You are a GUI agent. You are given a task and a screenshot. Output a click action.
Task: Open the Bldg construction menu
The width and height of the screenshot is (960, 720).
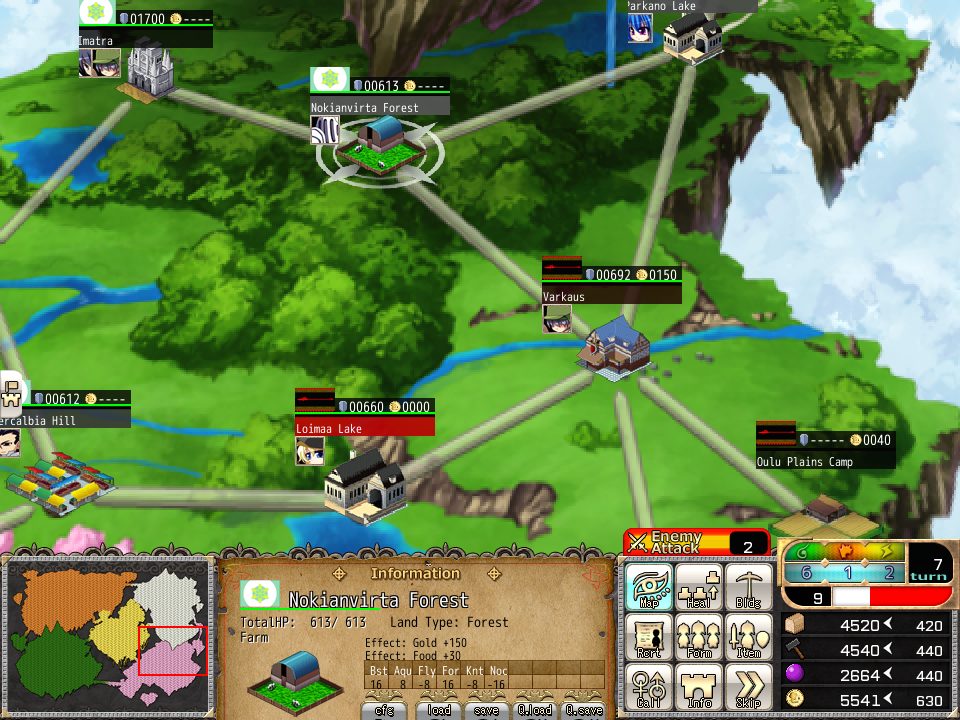pos(749,587)
